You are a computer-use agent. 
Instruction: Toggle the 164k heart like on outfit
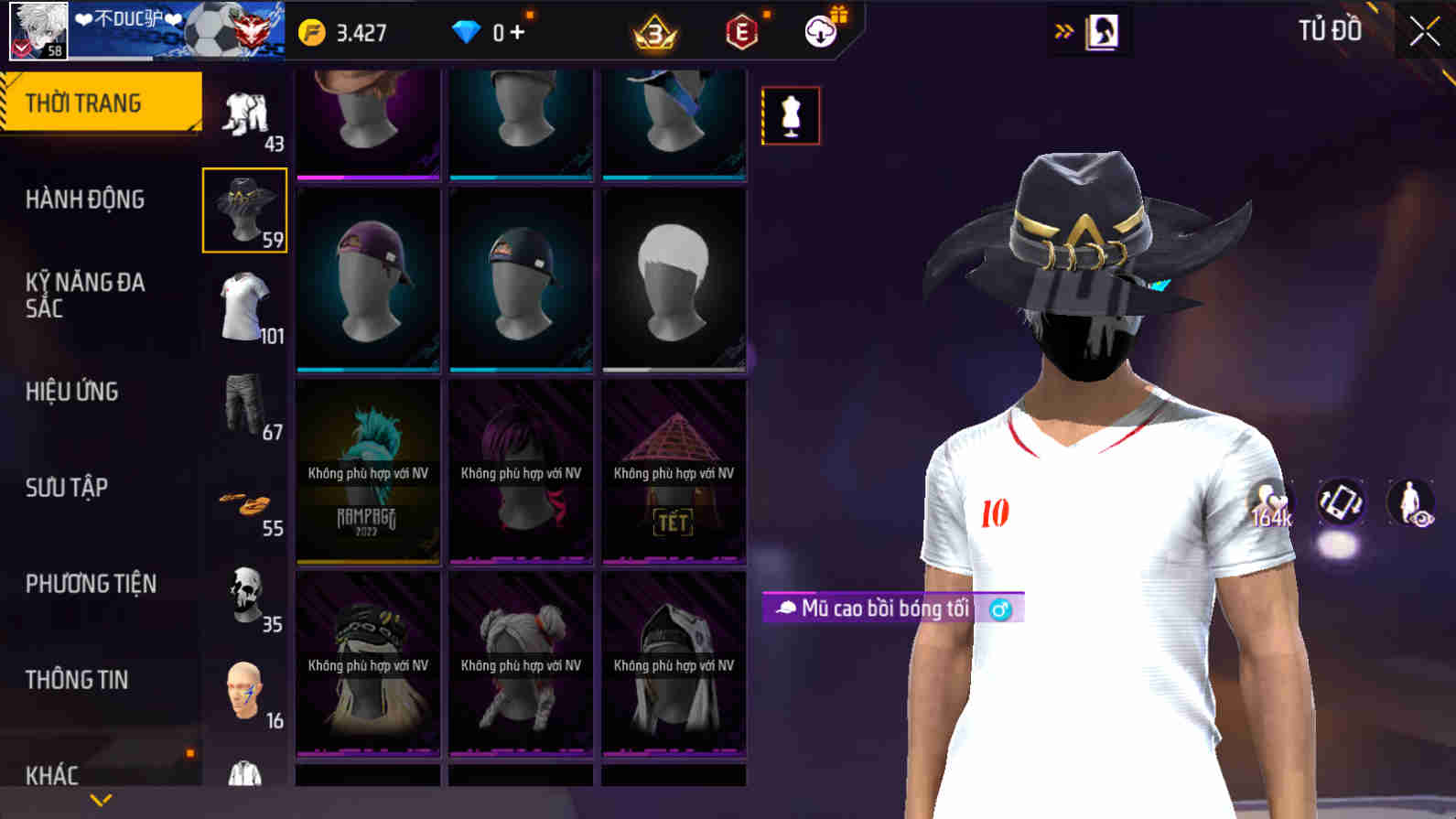click(1267, 502)
